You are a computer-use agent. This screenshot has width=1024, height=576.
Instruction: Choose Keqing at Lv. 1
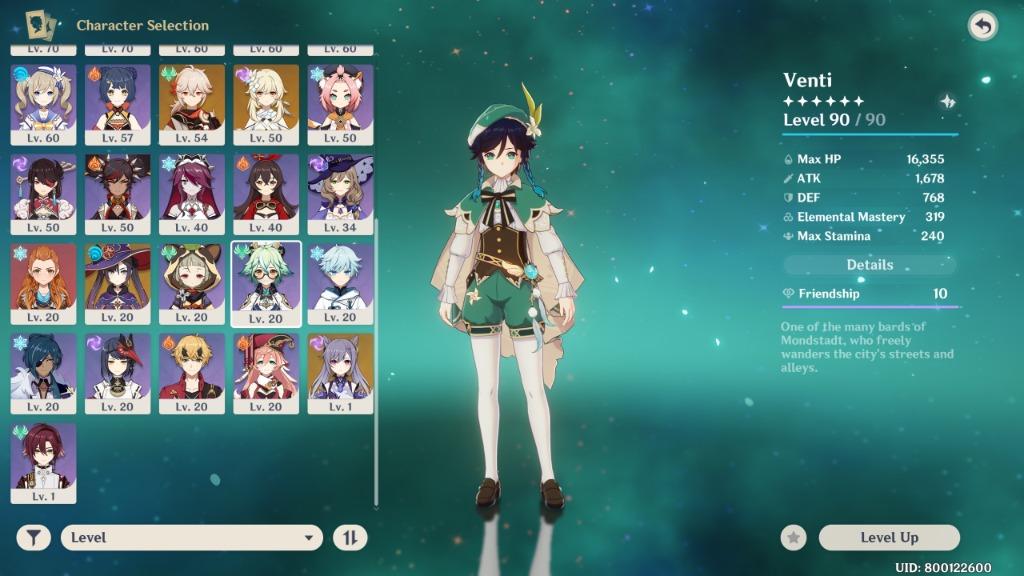340,372
